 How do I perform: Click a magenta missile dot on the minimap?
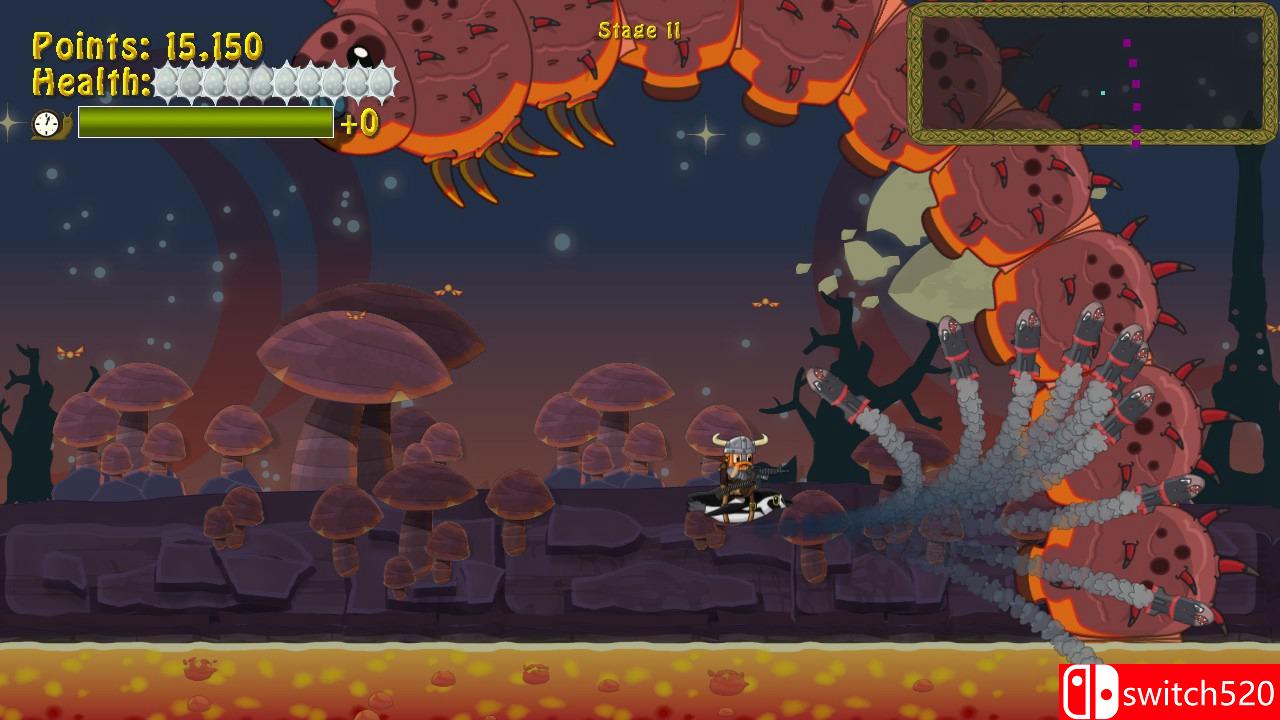(x=1135, y=84)
